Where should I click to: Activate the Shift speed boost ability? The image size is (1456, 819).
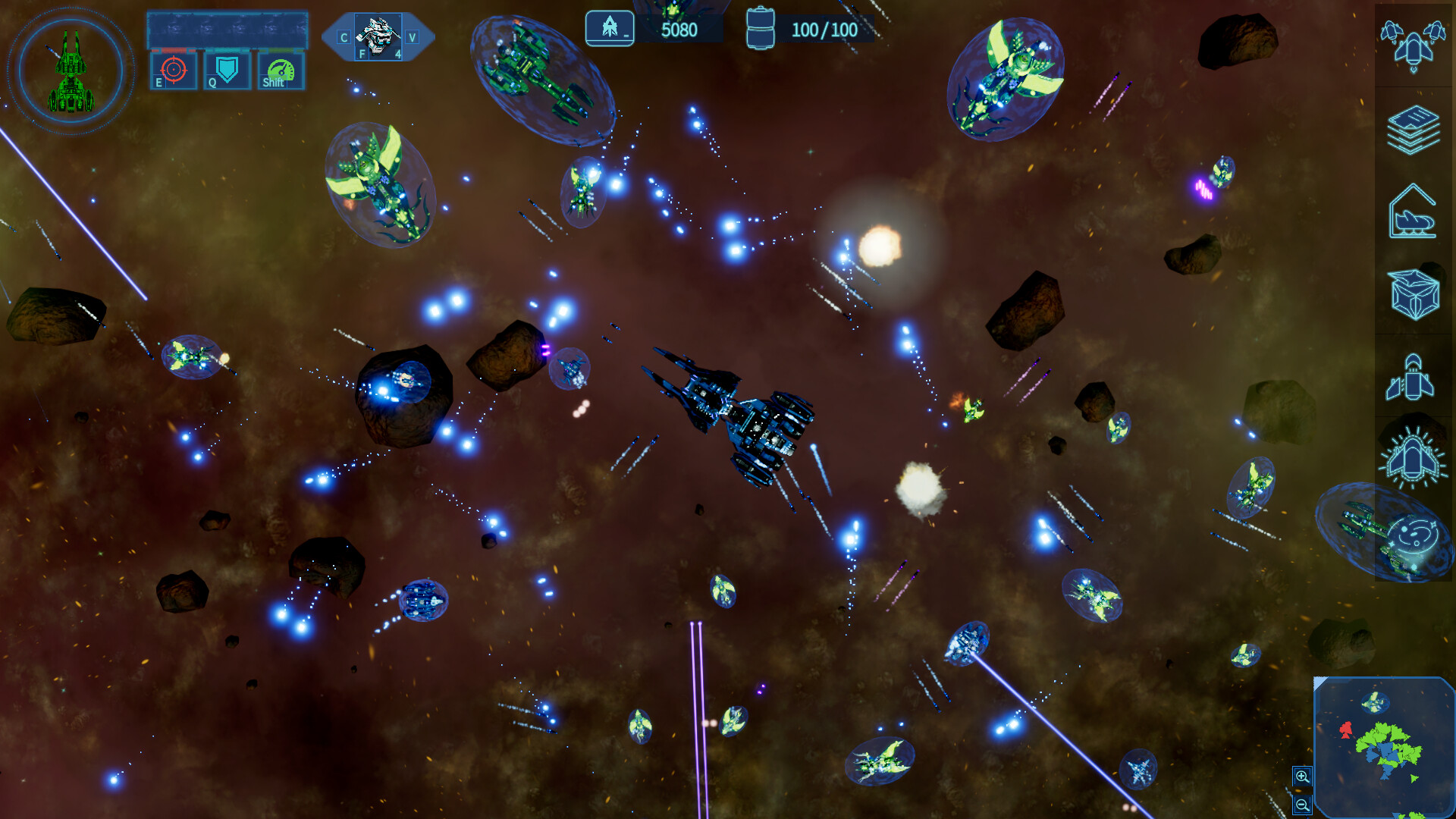[279, 71]
